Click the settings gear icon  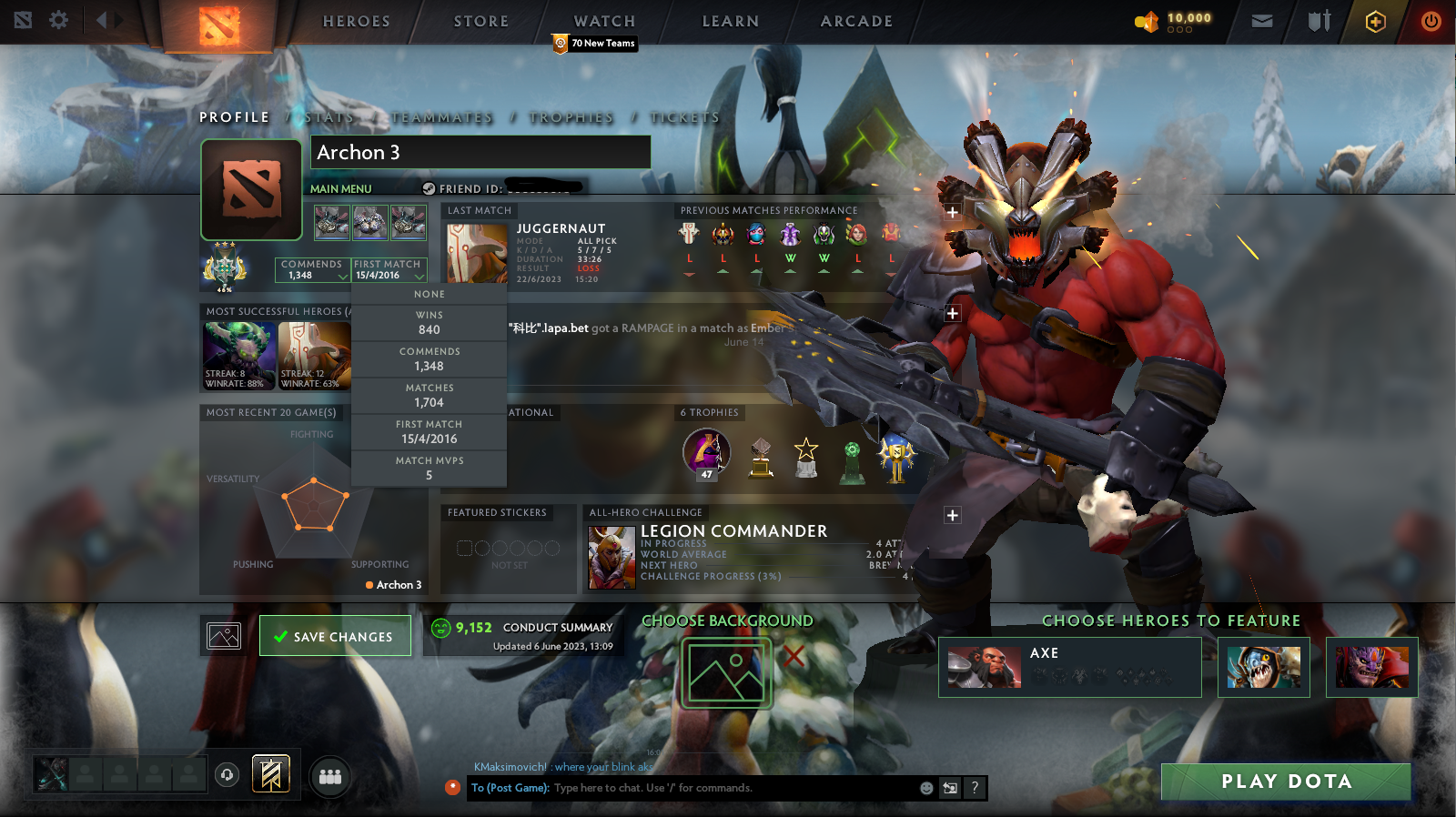point(57,20)
